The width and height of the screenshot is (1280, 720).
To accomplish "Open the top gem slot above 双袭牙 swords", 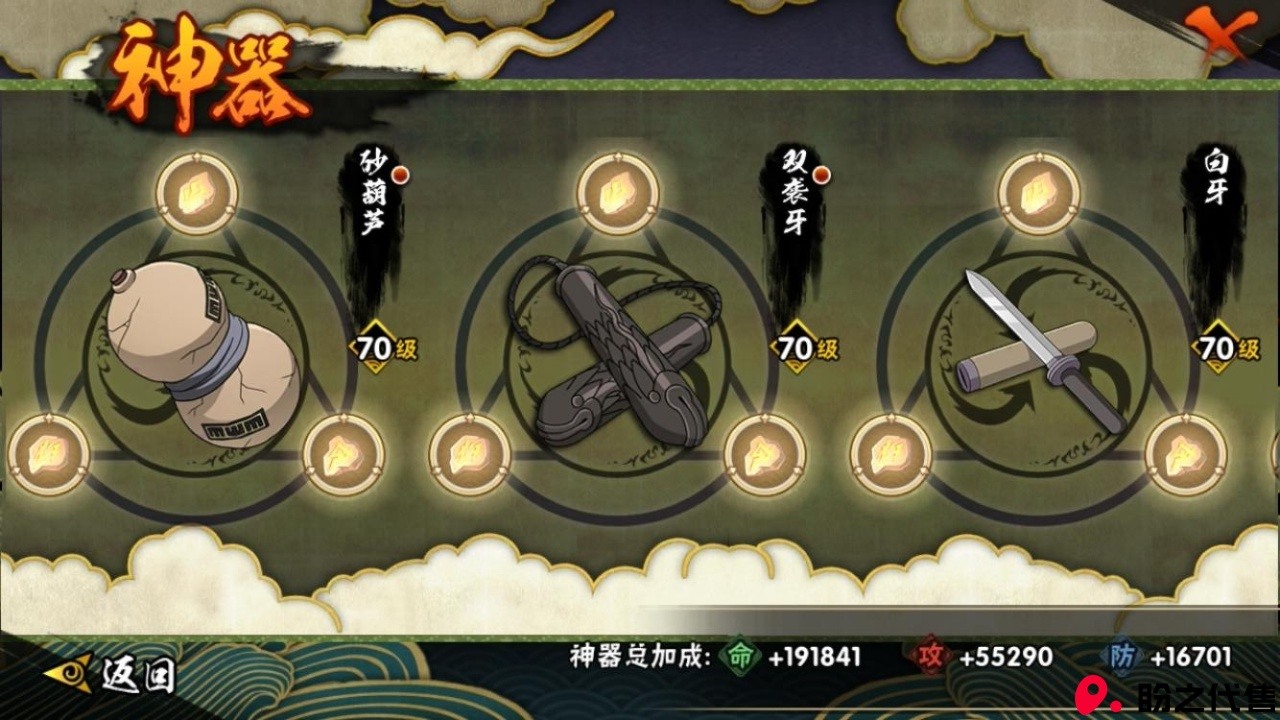I will click(x=618, y=193).
